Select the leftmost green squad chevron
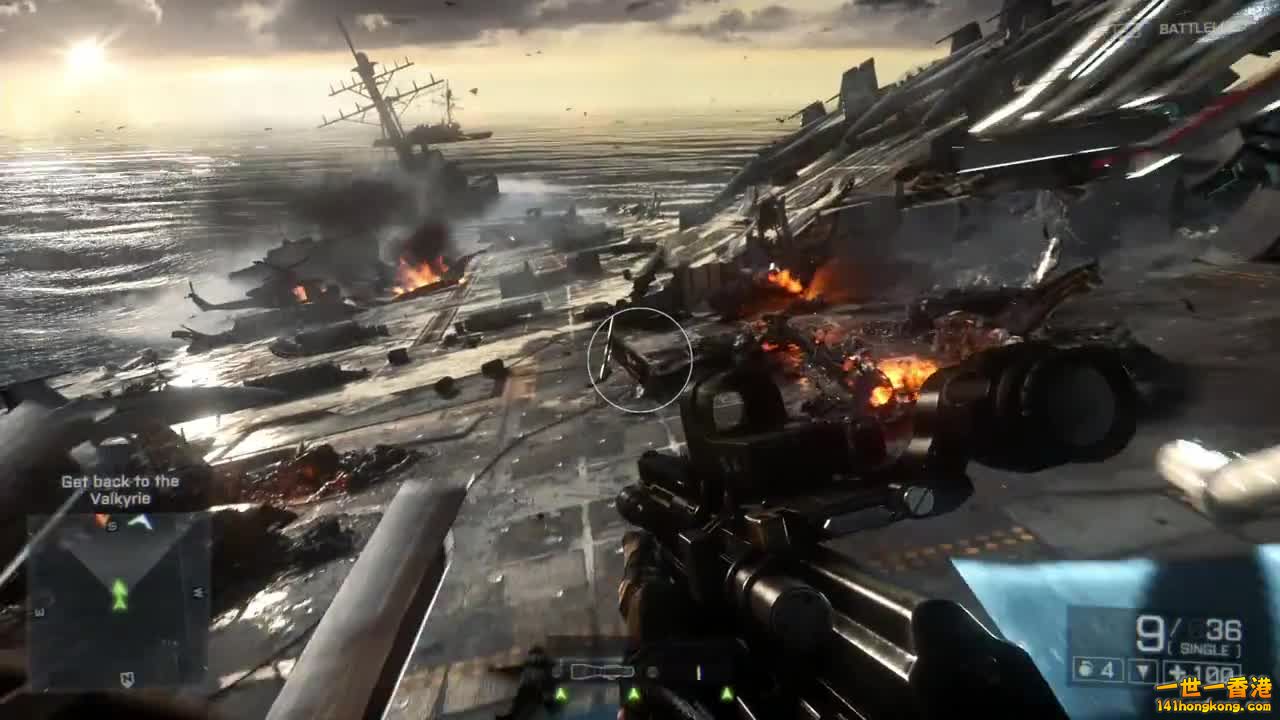 click(x=561, y=693)
